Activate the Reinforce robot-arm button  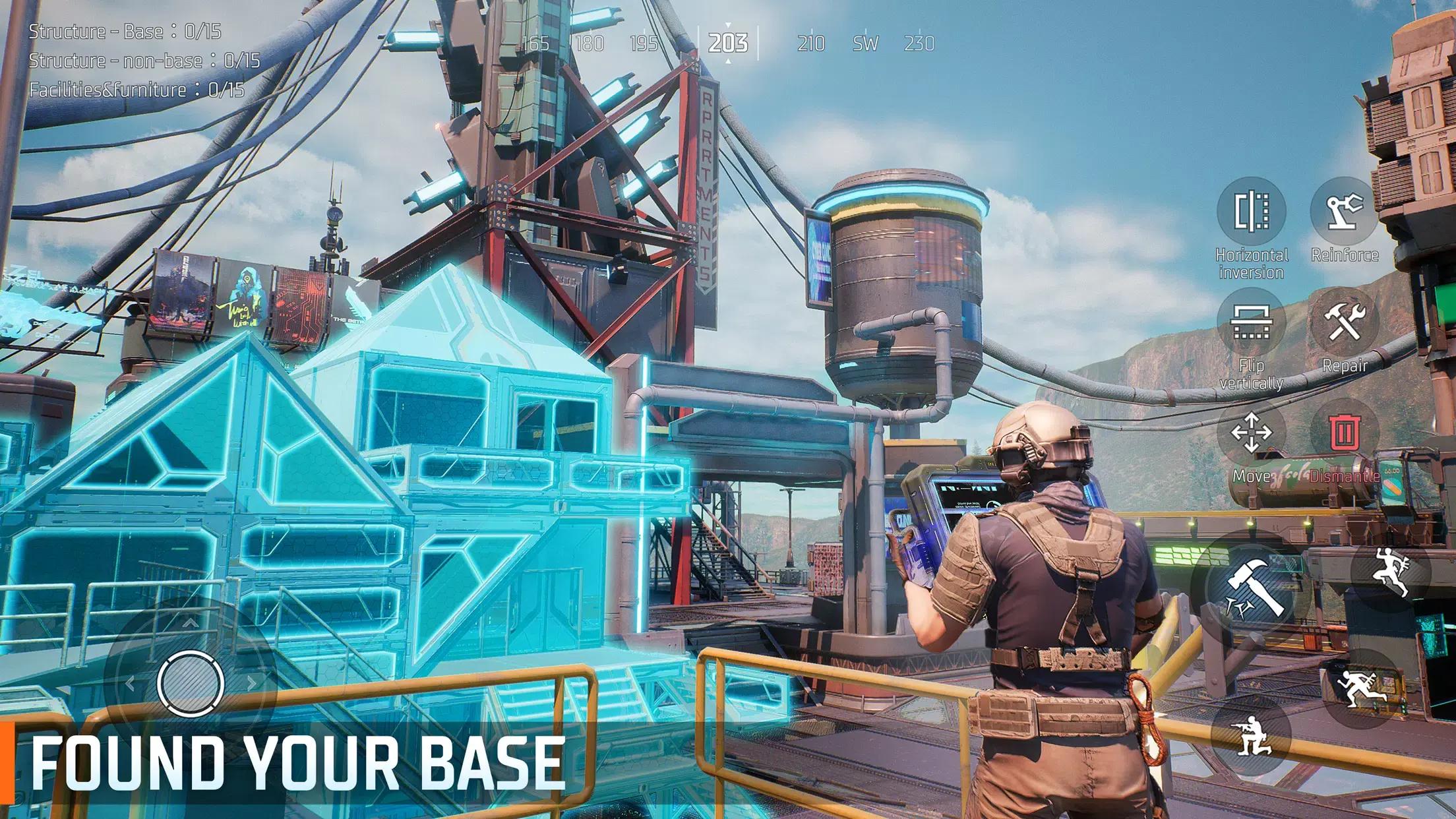1345,212
